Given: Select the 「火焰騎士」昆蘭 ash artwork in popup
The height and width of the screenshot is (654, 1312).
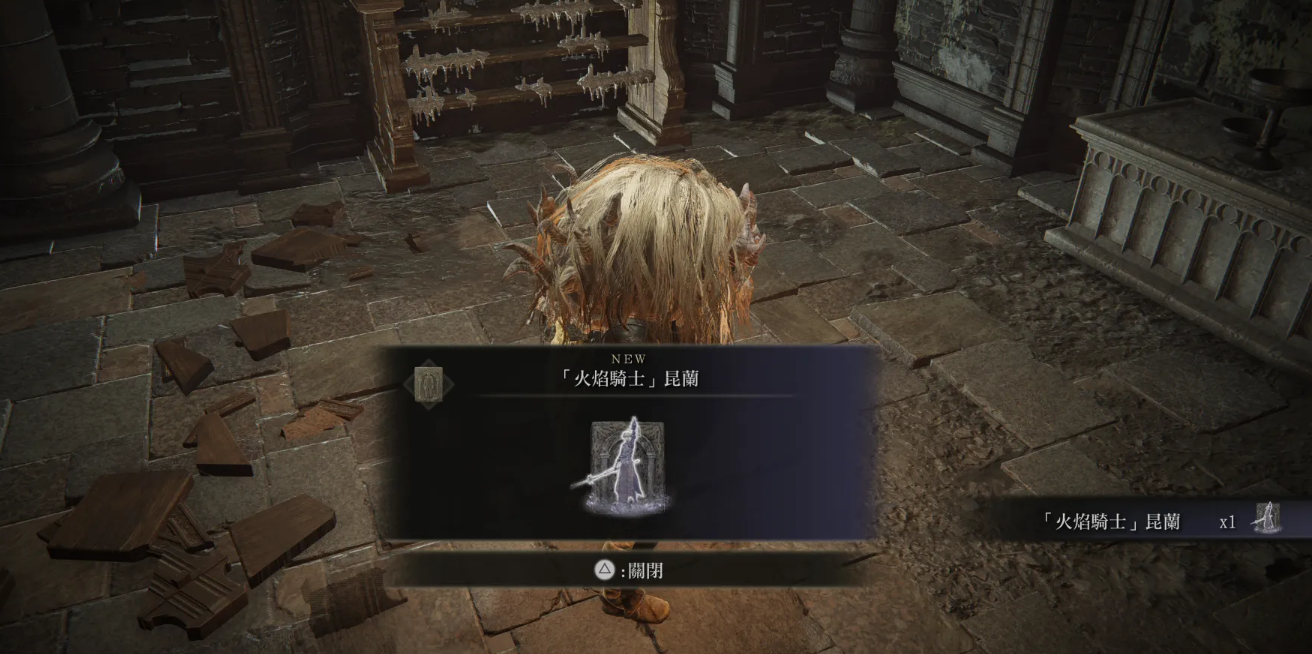Looking at the screenshot, I should pos(627,466).
